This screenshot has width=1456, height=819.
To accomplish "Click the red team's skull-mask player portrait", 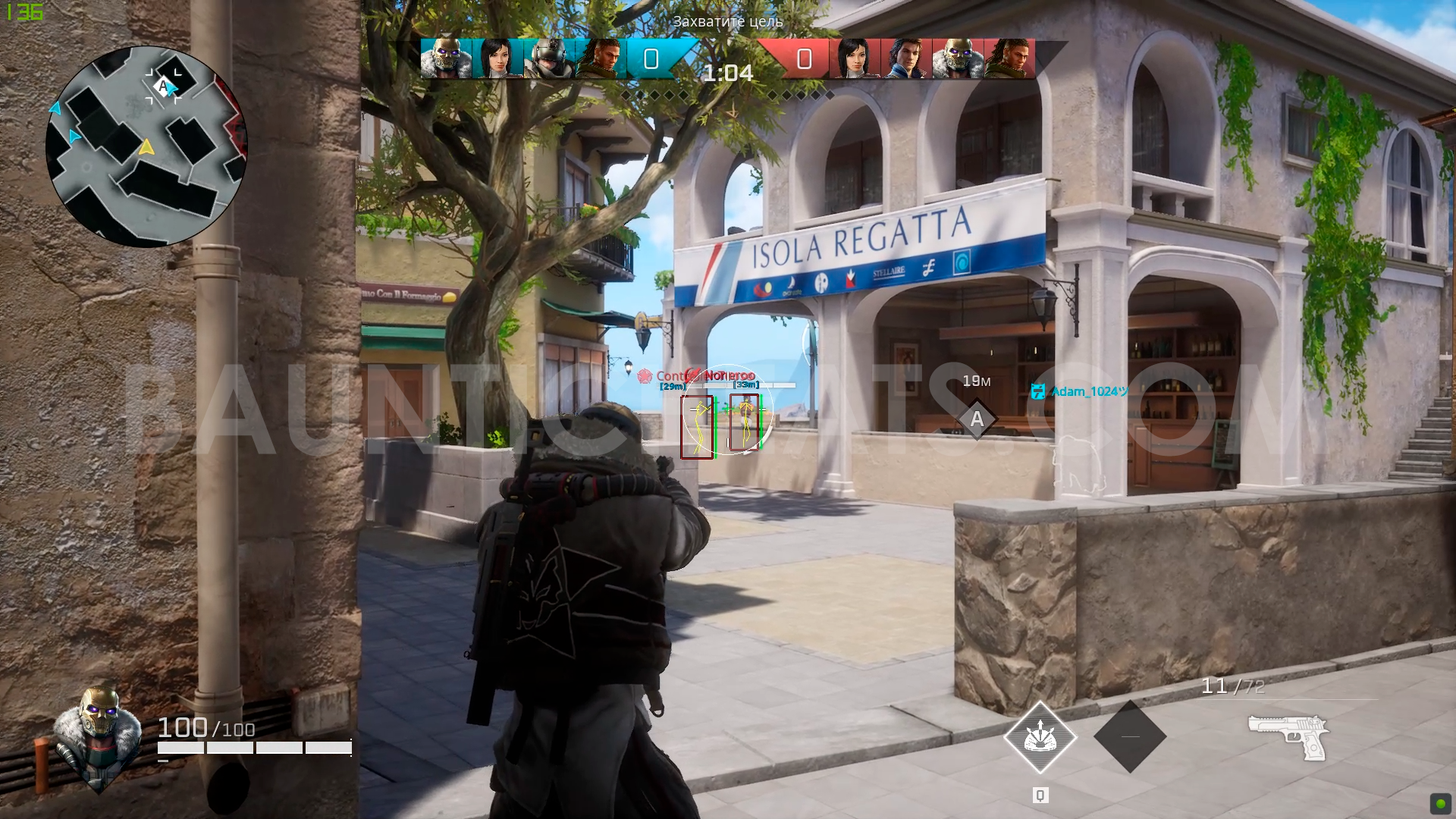I will (x=958, y=58).
